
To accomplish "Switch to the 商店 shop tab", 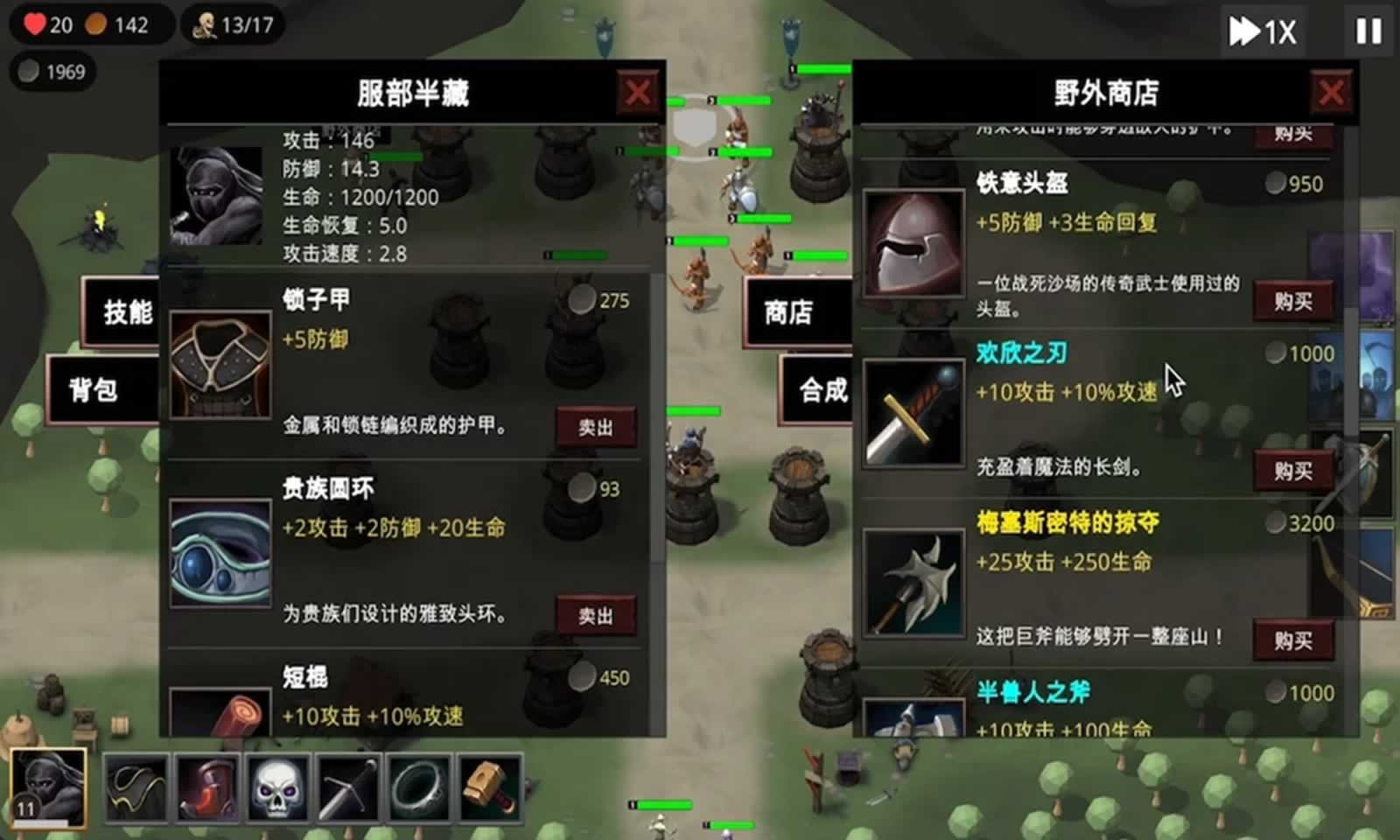I will (x=787, y=311).
